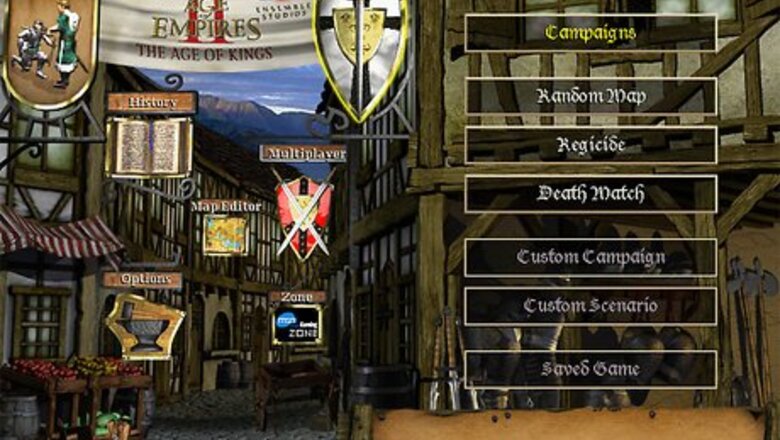Open the Options anvil sign
The width and height of the screenshot is (780, 440).
click(x=145, y=325)
